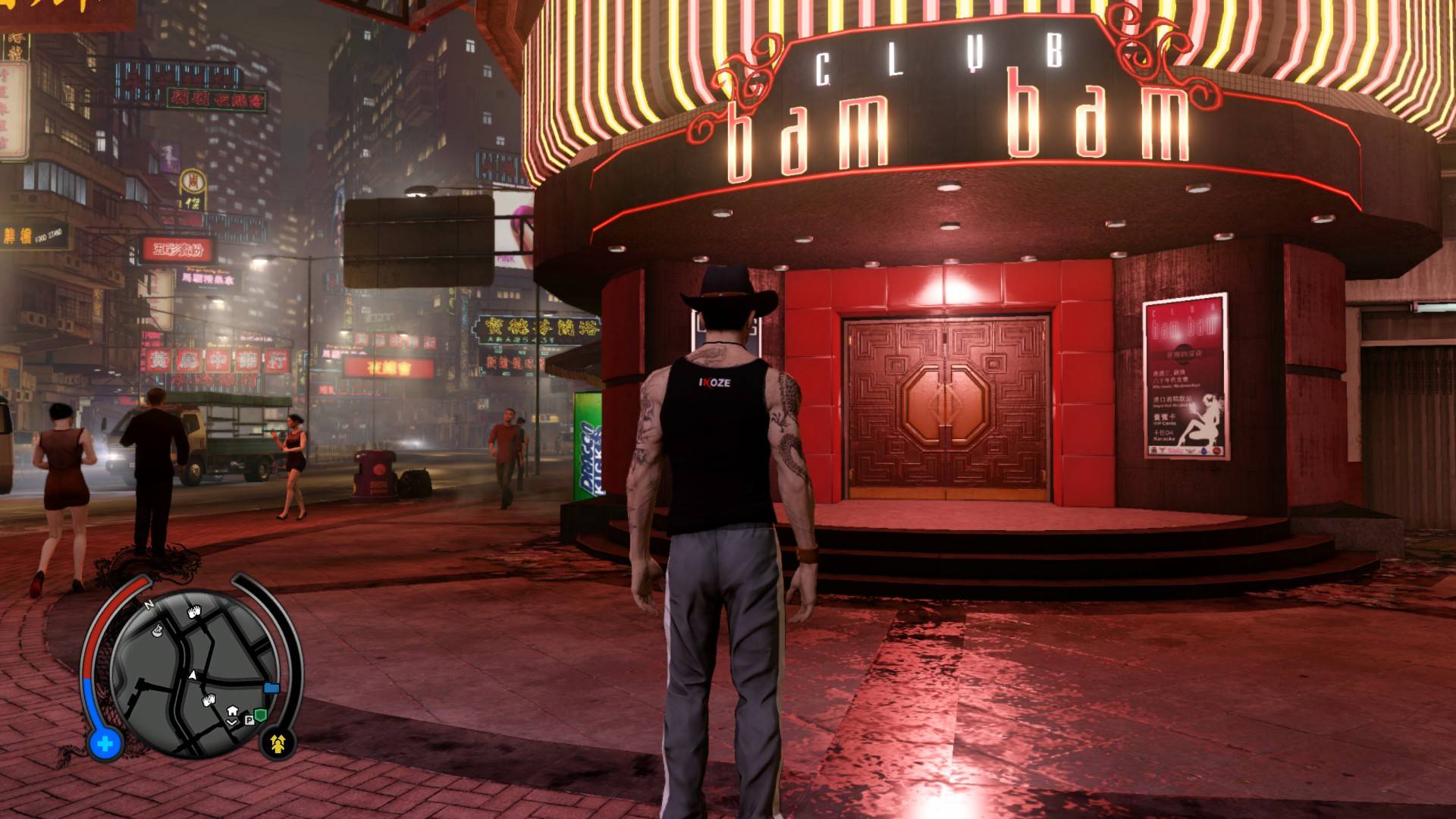The width and height of the screenshot is (1456, 819).
Task: Select the blue folder marker on minimap
Action: tap(271, 688)
